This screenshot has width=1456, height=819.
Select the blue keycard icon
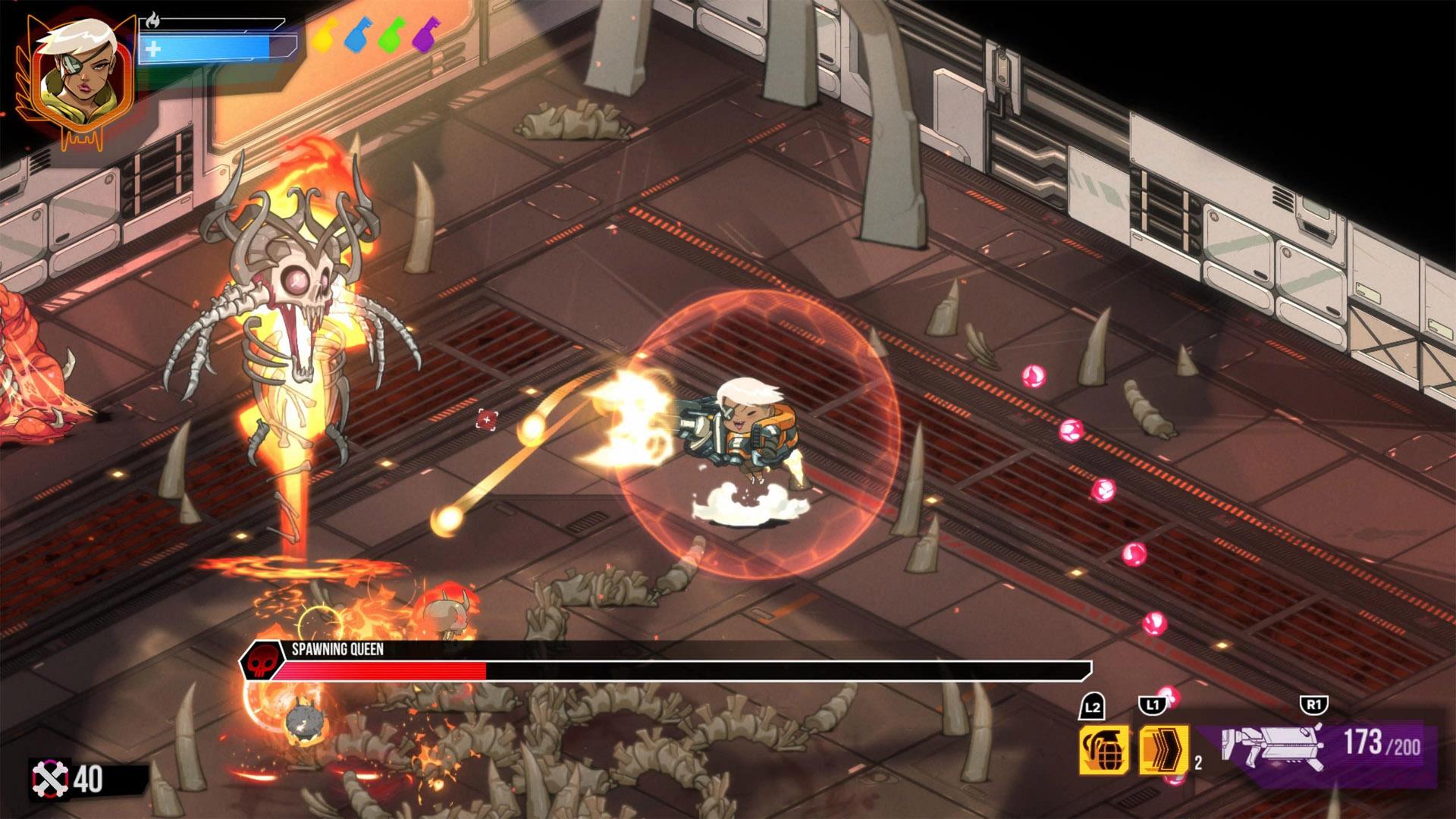pyautogui.click(x=357, y=36)
